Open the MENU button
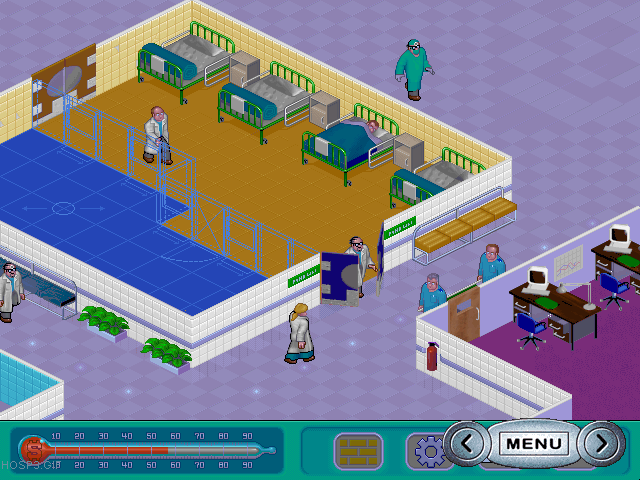Image resolution: width=640 pixels, height=480 pixels. (533, 443)
